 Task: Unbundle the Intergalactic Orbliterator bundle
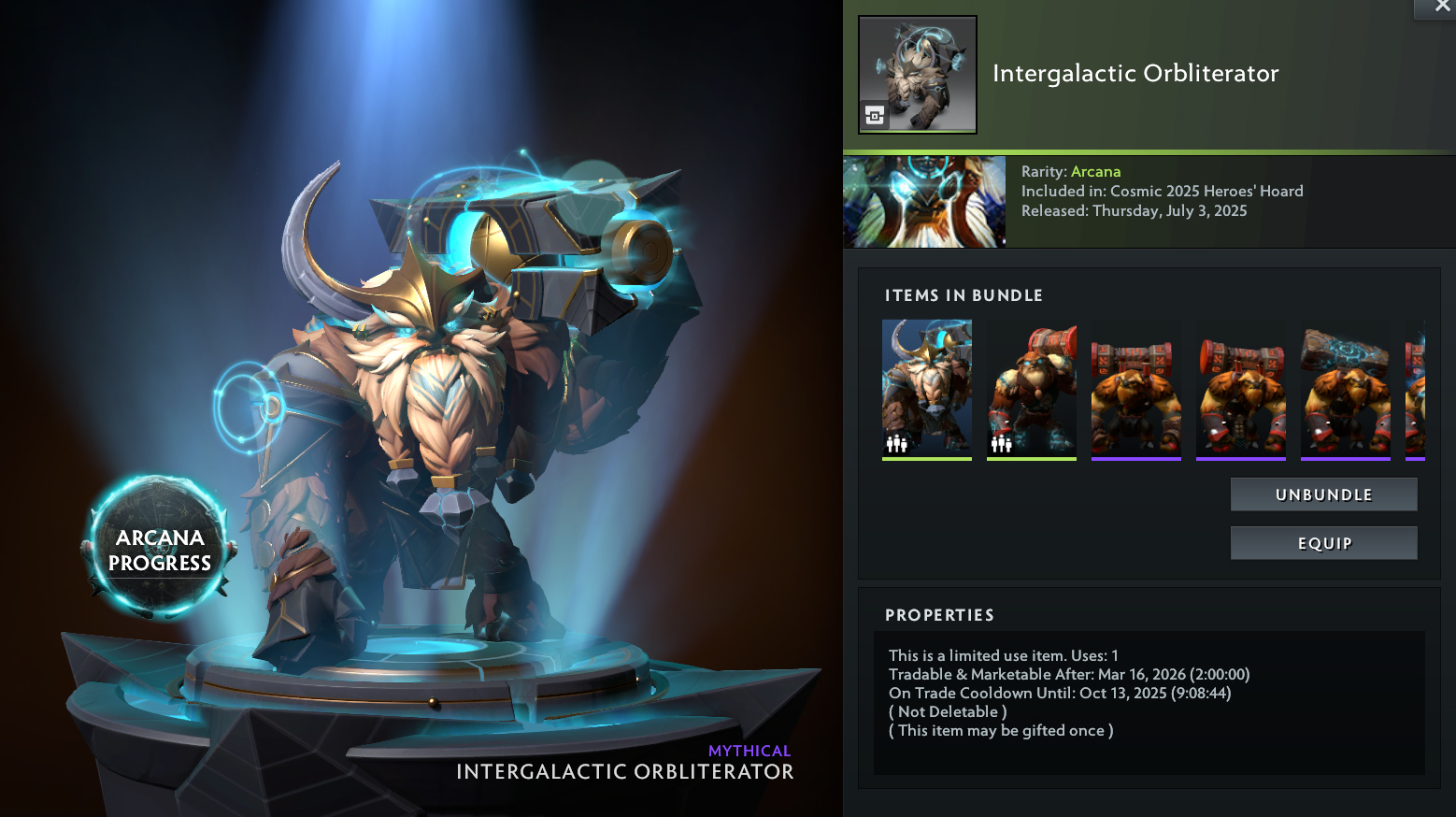click(1323, 494)
